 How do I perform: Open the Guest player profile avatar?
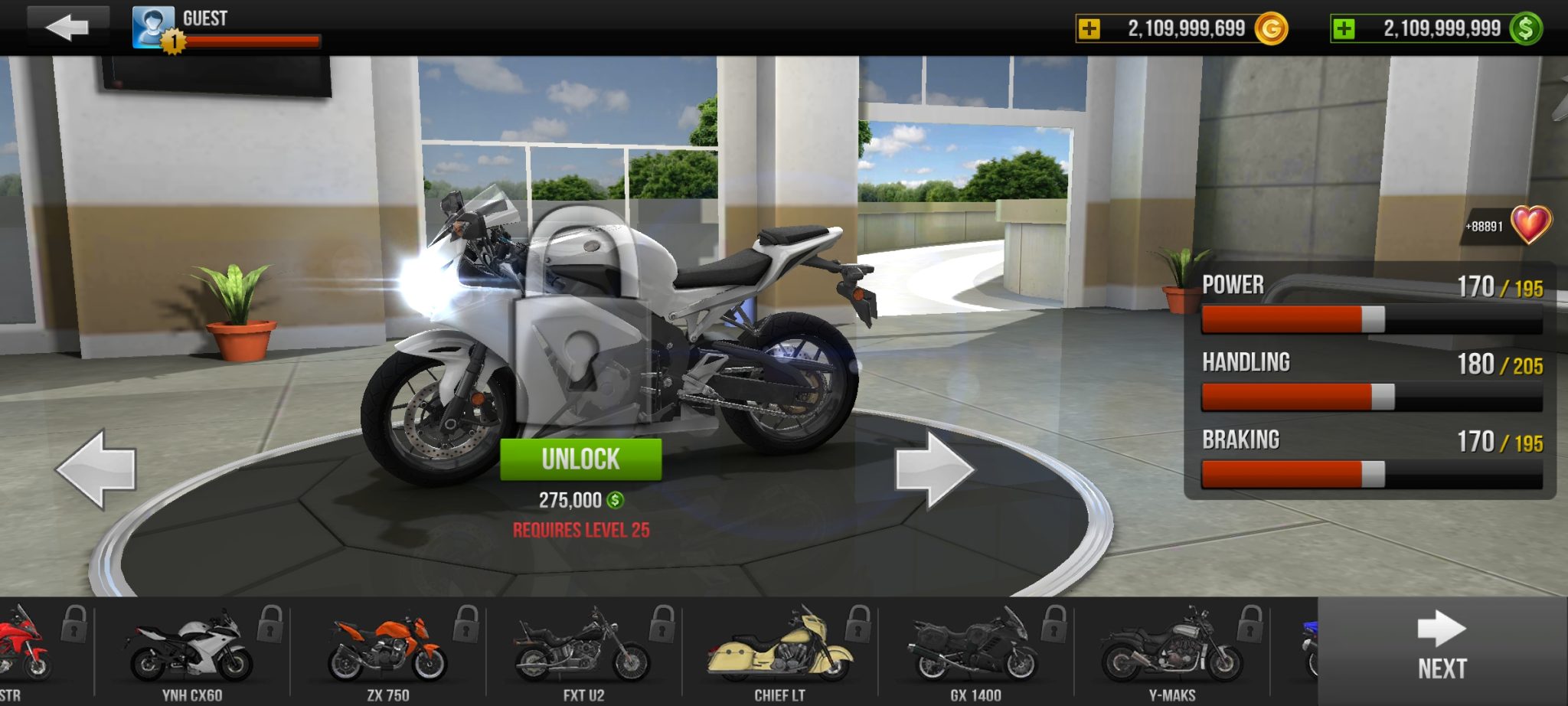point(153,27)
